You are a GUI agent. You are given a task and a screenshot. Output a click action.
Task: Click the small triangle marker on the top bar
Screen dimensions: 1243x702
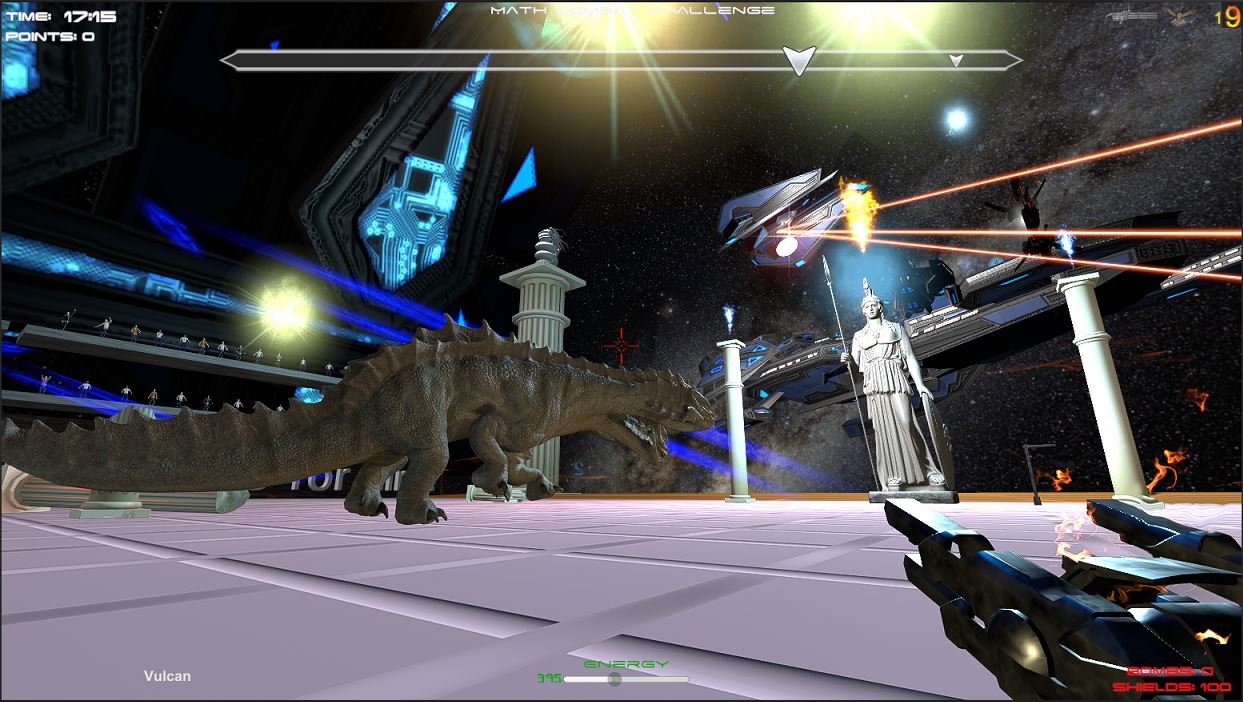[956, 61]
